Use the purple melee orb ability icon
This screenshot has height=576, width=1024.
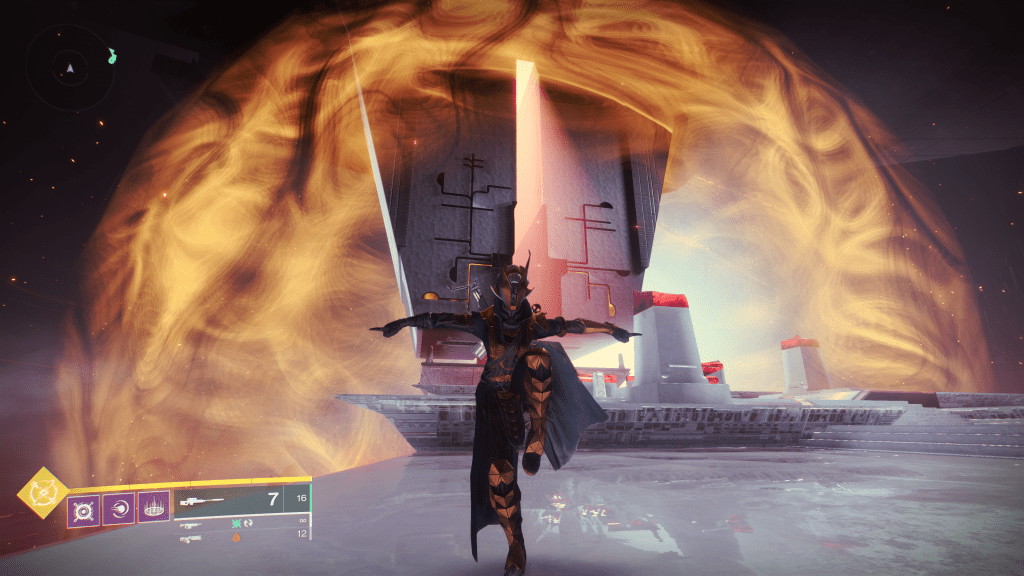pos(118,510)
